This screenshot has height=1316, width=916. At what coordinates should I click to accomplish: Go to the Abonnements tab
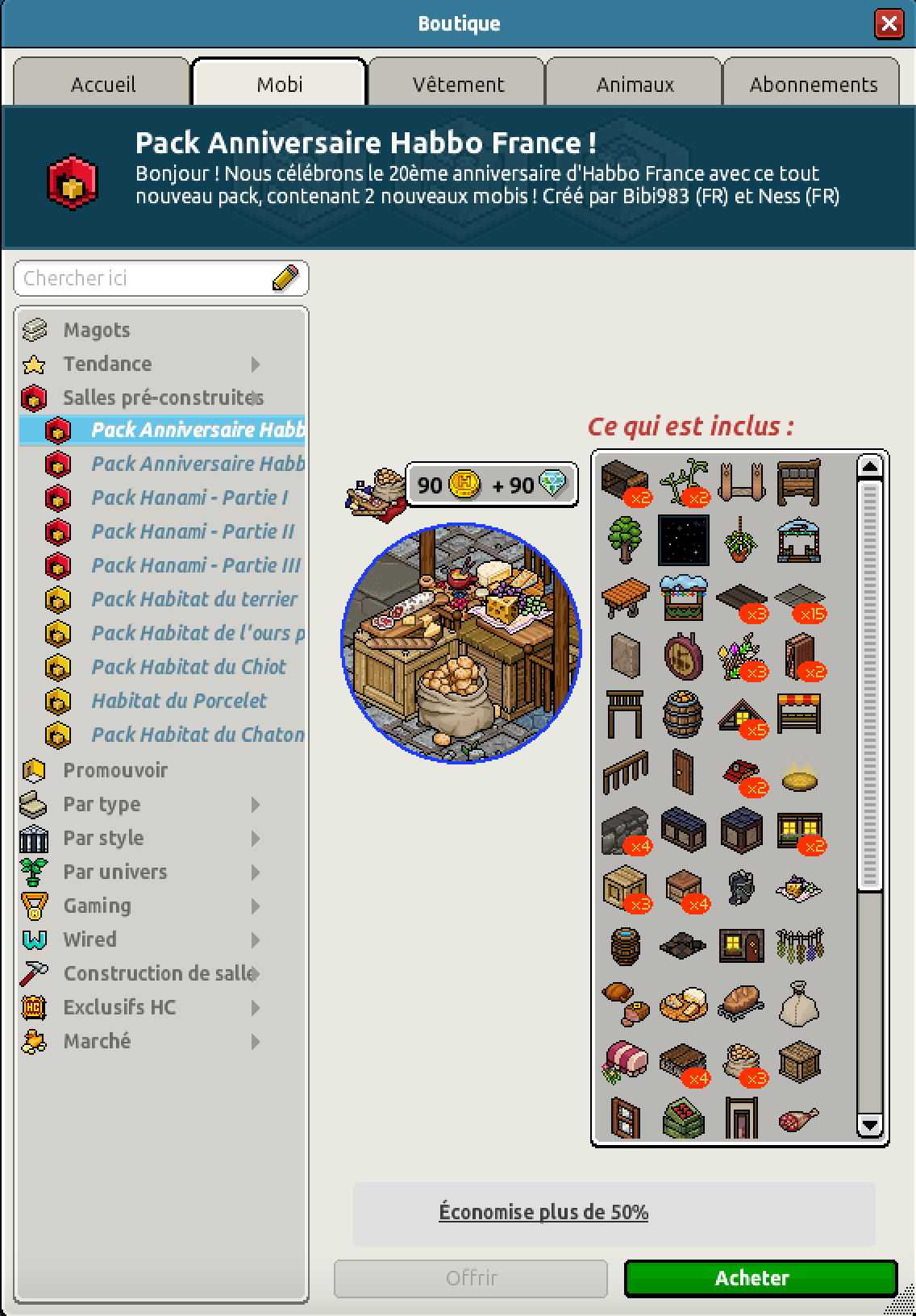pos(813,84)
